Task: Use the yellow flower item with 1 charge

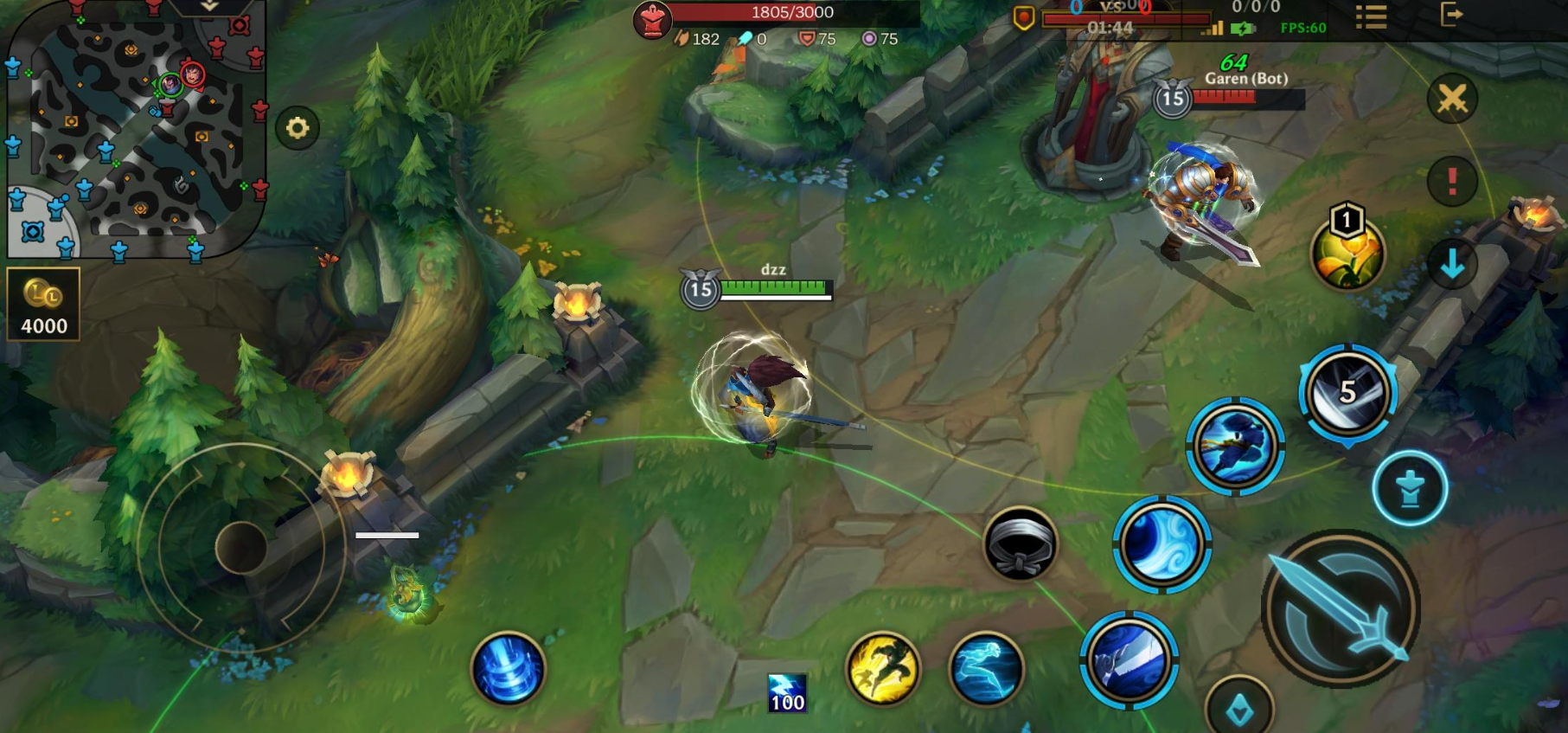Action: pos(1347,251)
